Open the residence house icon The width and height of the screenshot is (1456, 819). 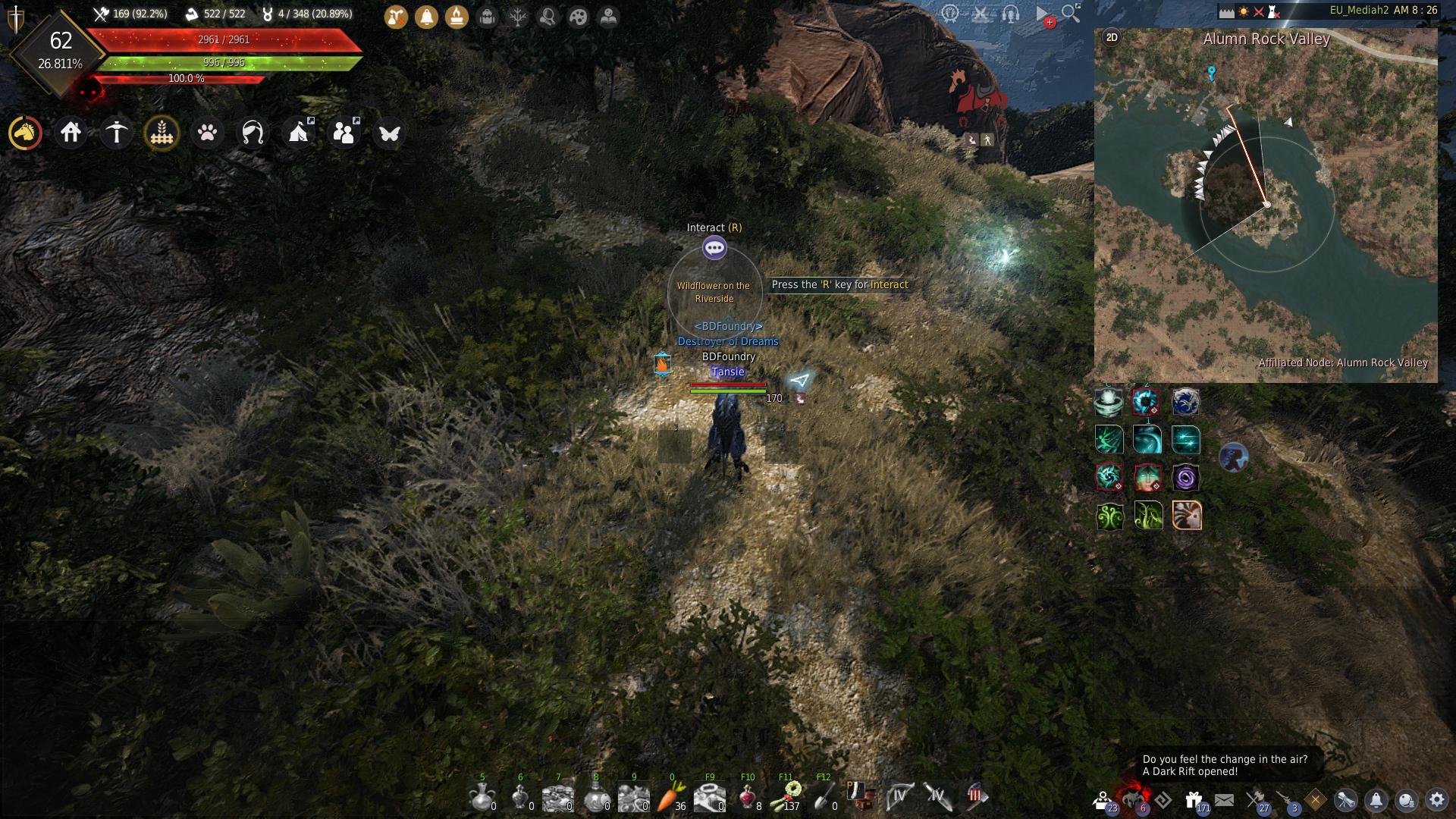71,133
